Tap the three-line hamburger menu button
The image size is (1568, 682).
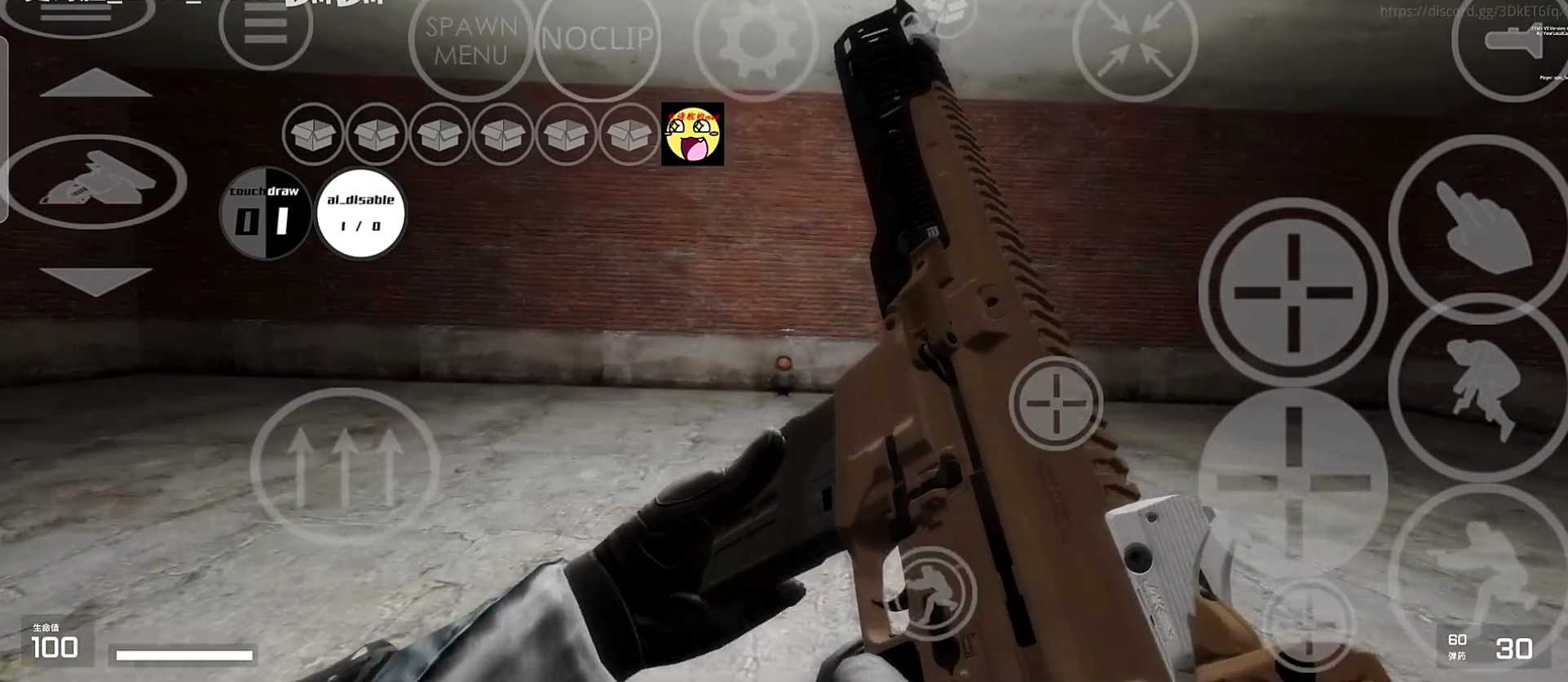point(265,28)
